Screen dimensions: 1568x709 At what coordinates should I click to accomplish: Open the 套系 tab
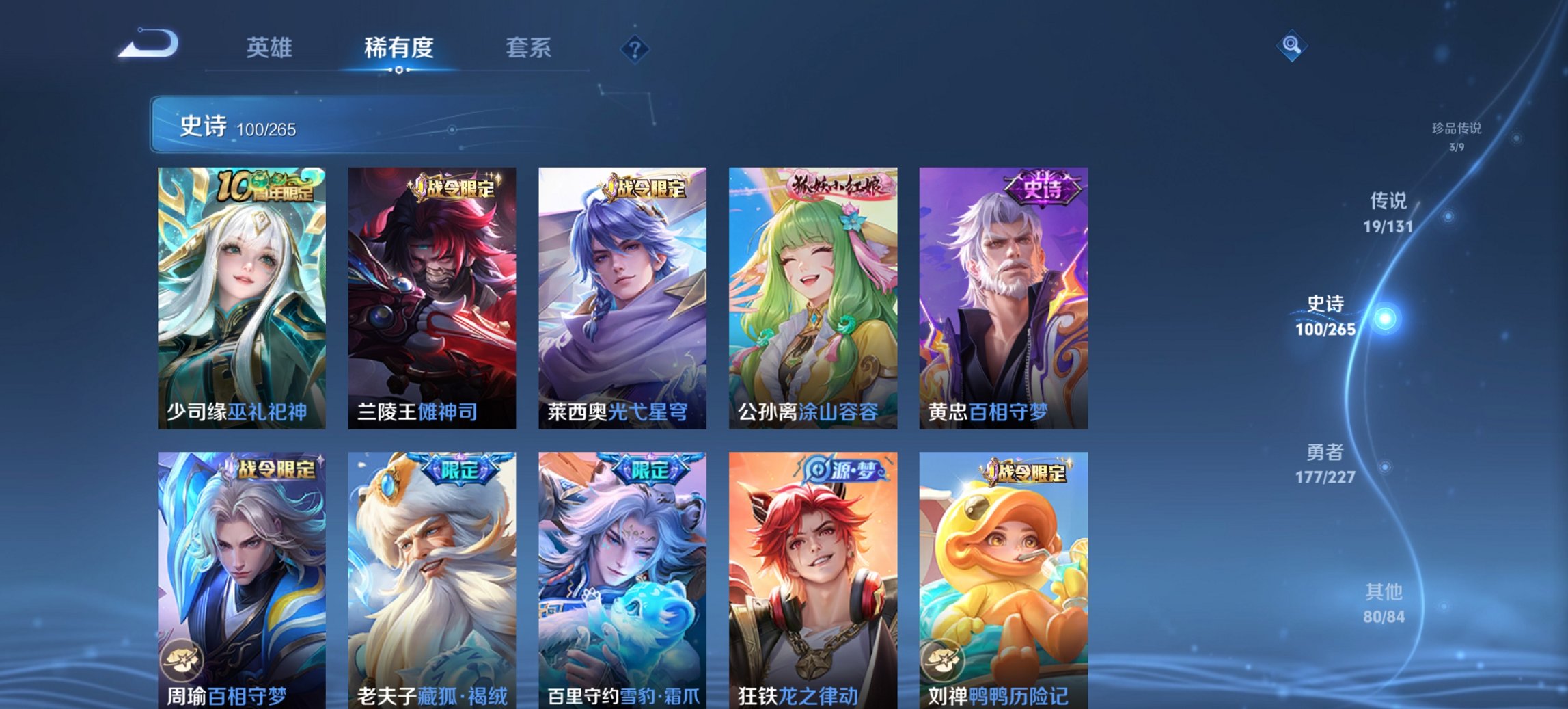(529, 48)
